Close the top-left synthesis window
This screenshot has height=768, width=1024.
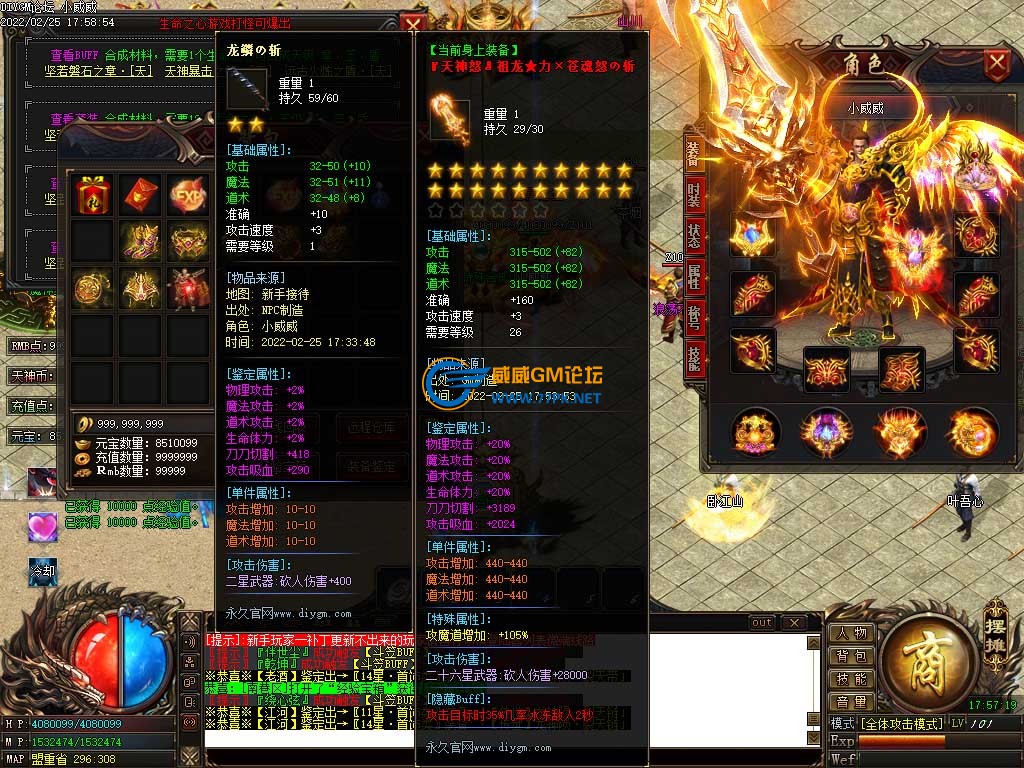coord(411,24)
